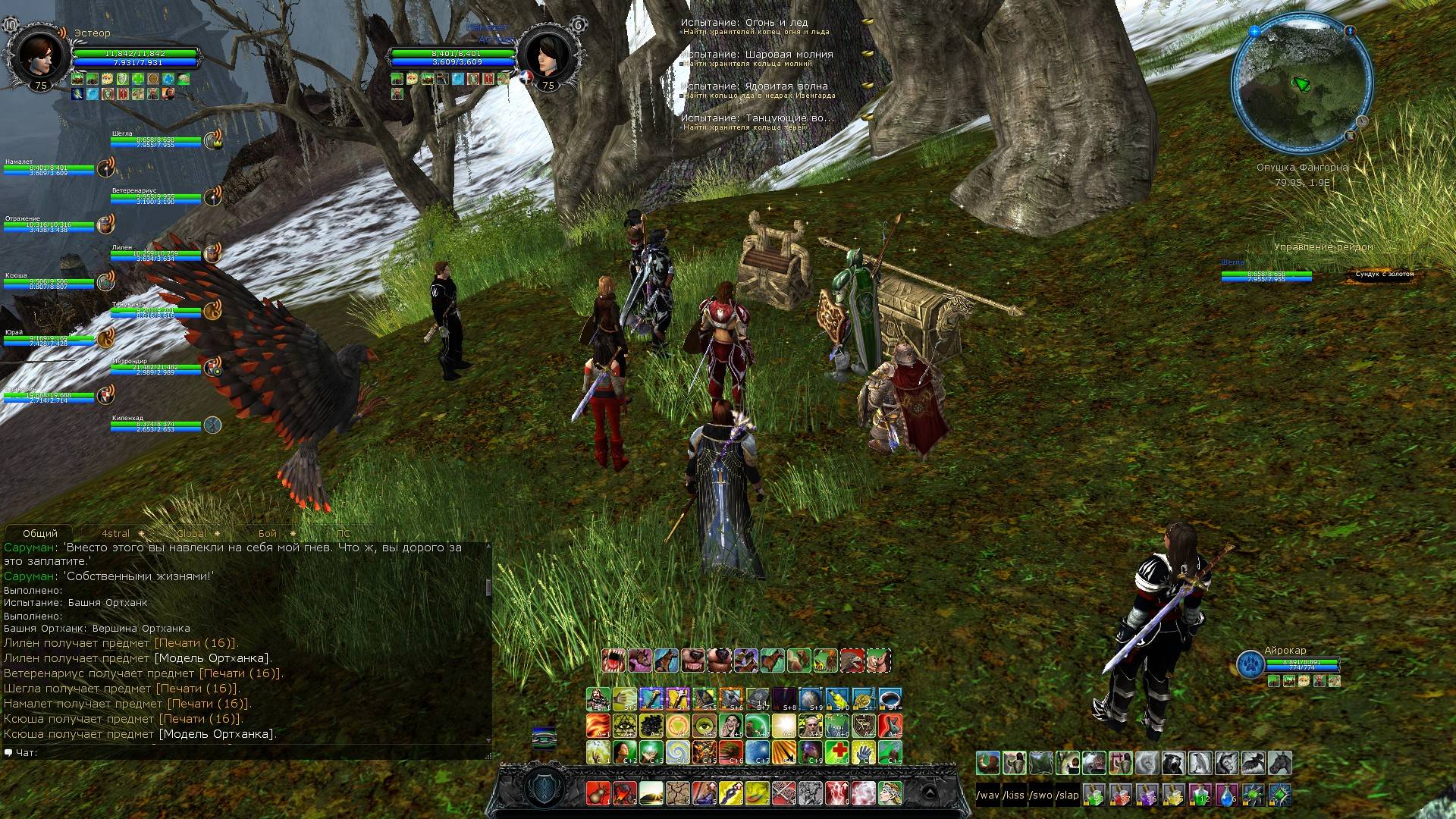Select the Айрокар pet paw portrait

click(x=1250, y=664)
